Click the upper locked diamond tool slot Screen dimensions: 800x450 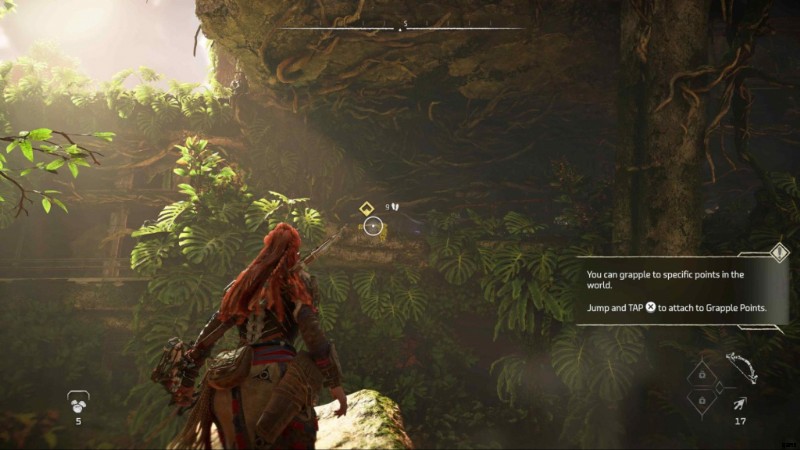point(703,373)
